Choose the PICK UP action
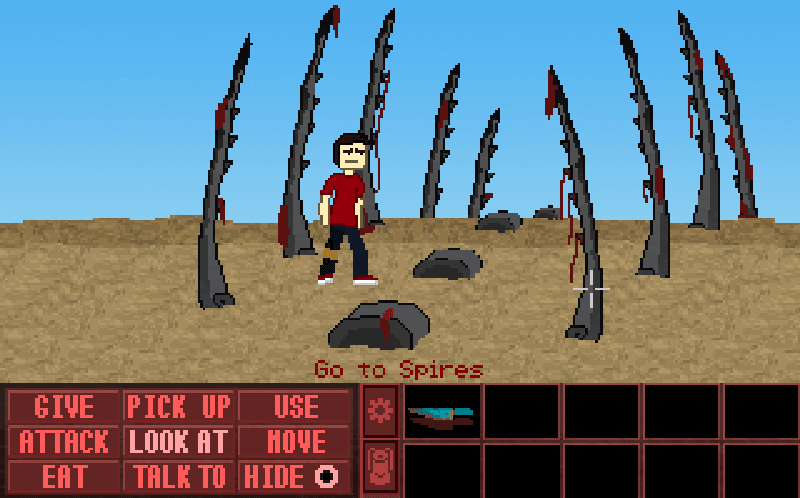 tap(179, 407)
